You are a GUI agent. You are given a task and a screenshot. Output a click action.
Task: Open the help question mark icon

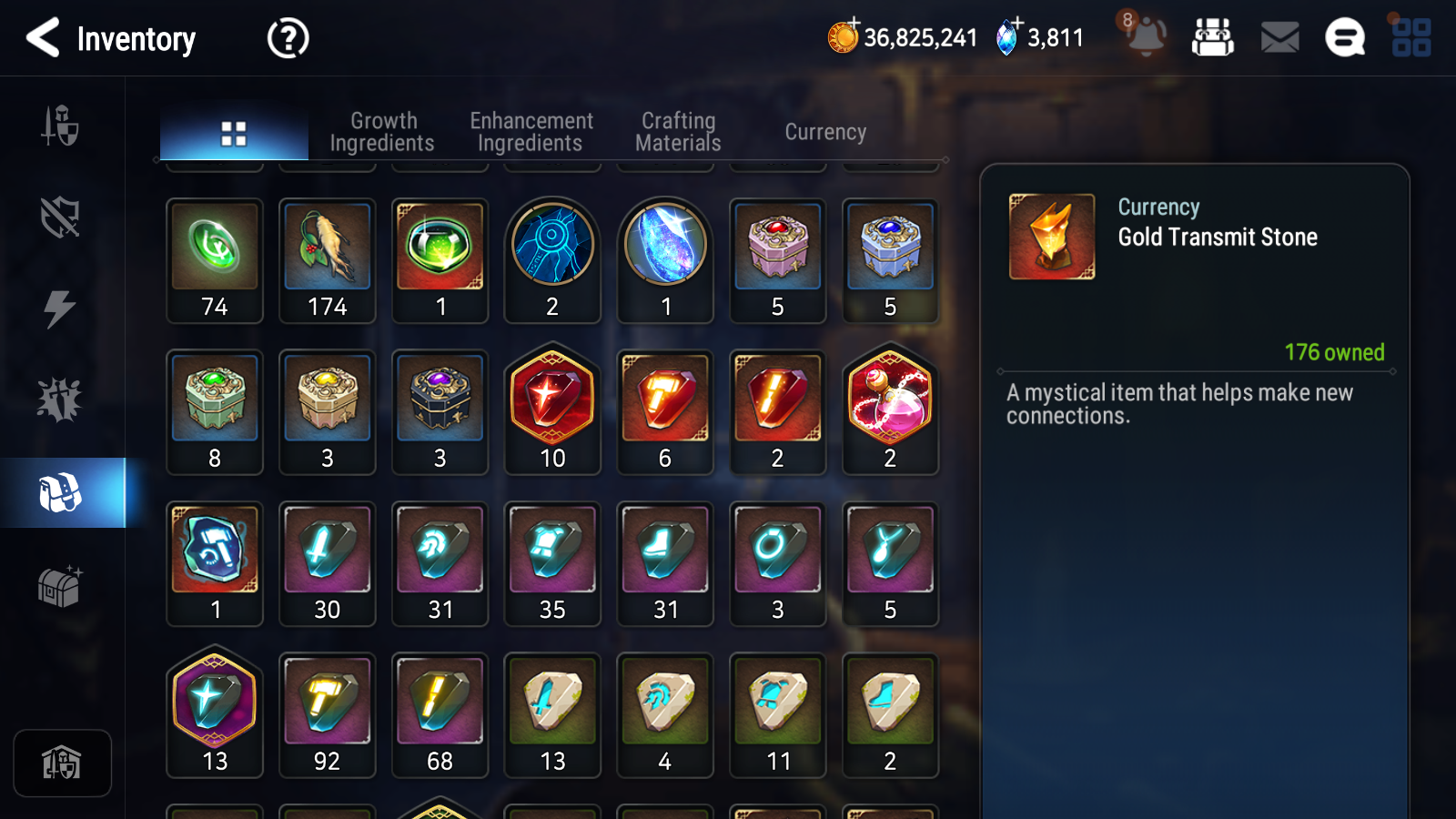tap(287, 38)
